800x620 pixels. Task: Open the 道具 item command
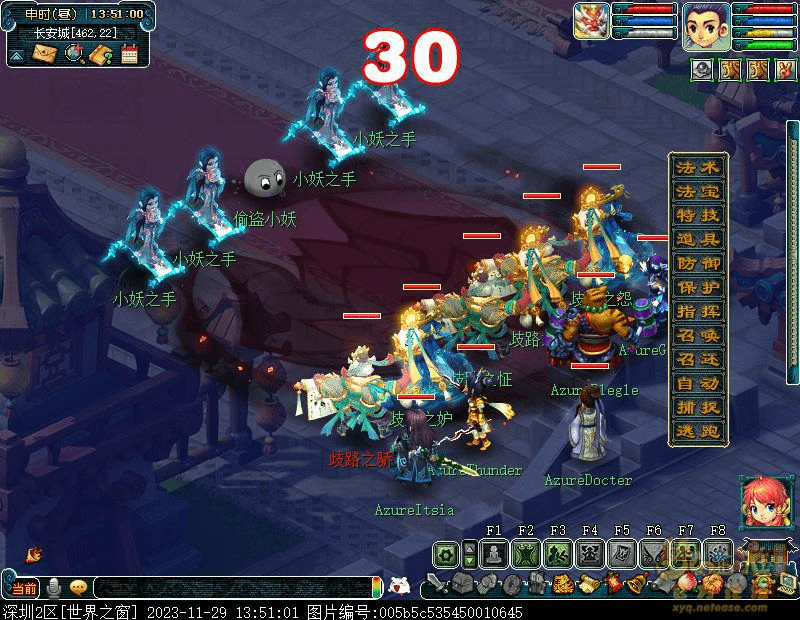tap(698, 240)
